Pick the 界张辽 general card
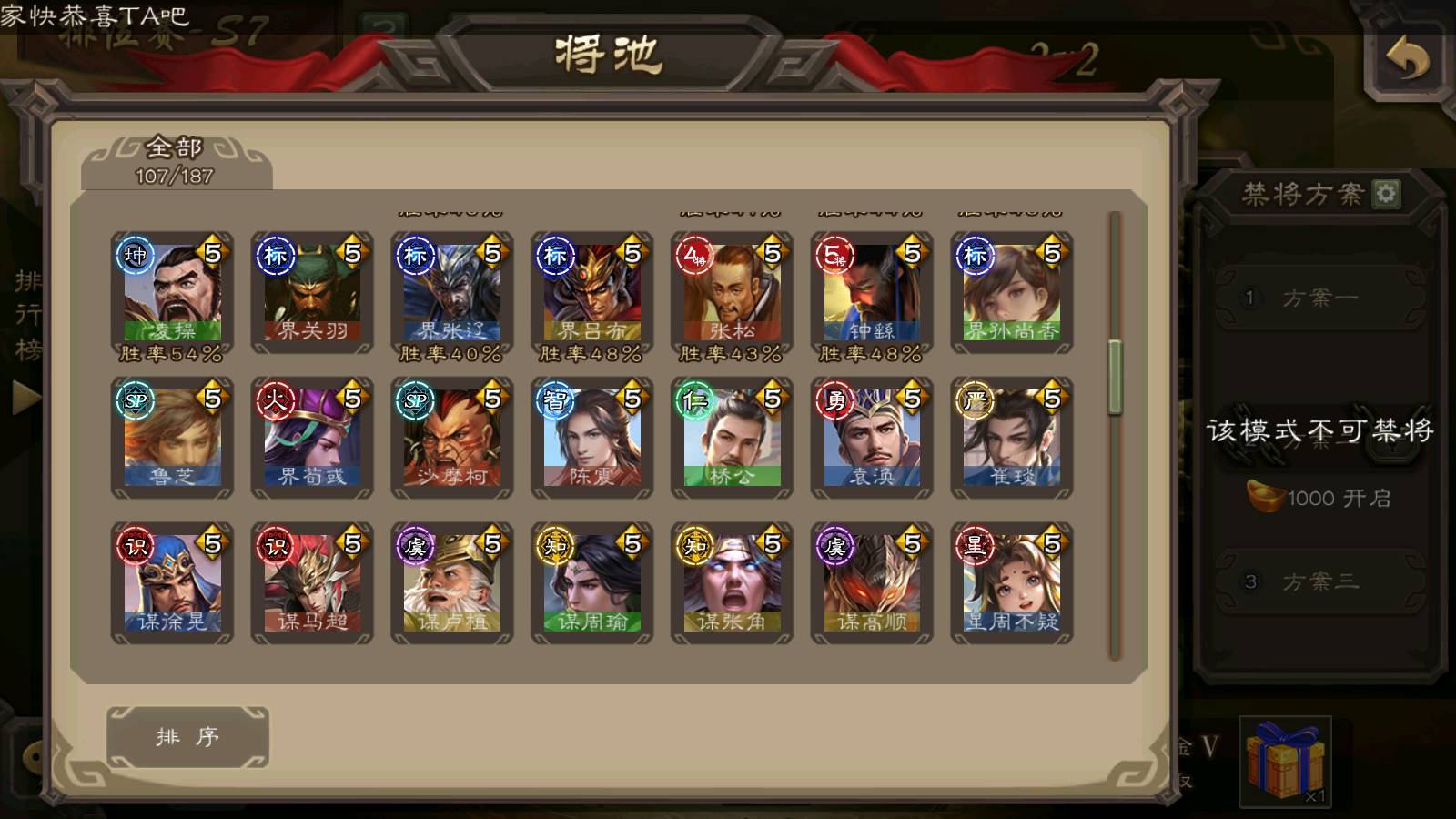 point(452,293)
